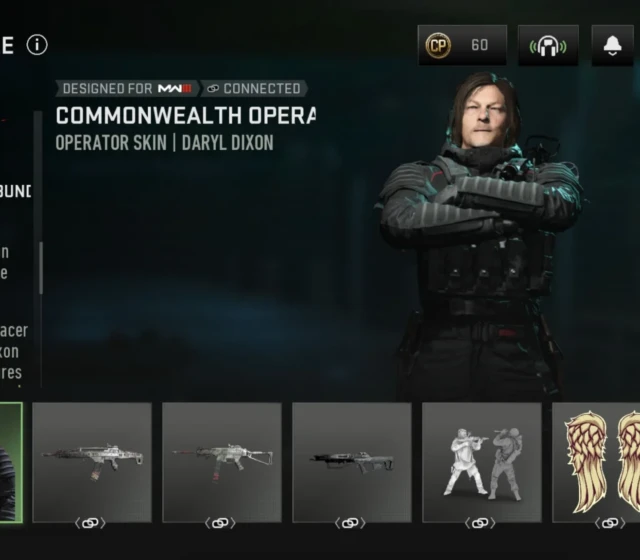Open the info icon beside the title
The width and height of the screenshot is (640, 560).
(x=37, y=45)
